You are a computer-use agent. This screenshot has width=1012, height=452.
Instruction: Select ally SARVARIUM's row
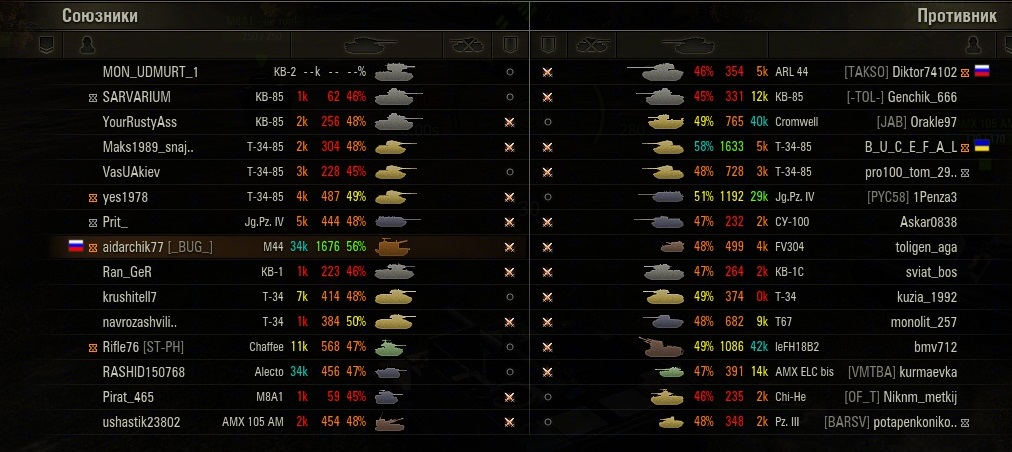click(x=136, y=97)
